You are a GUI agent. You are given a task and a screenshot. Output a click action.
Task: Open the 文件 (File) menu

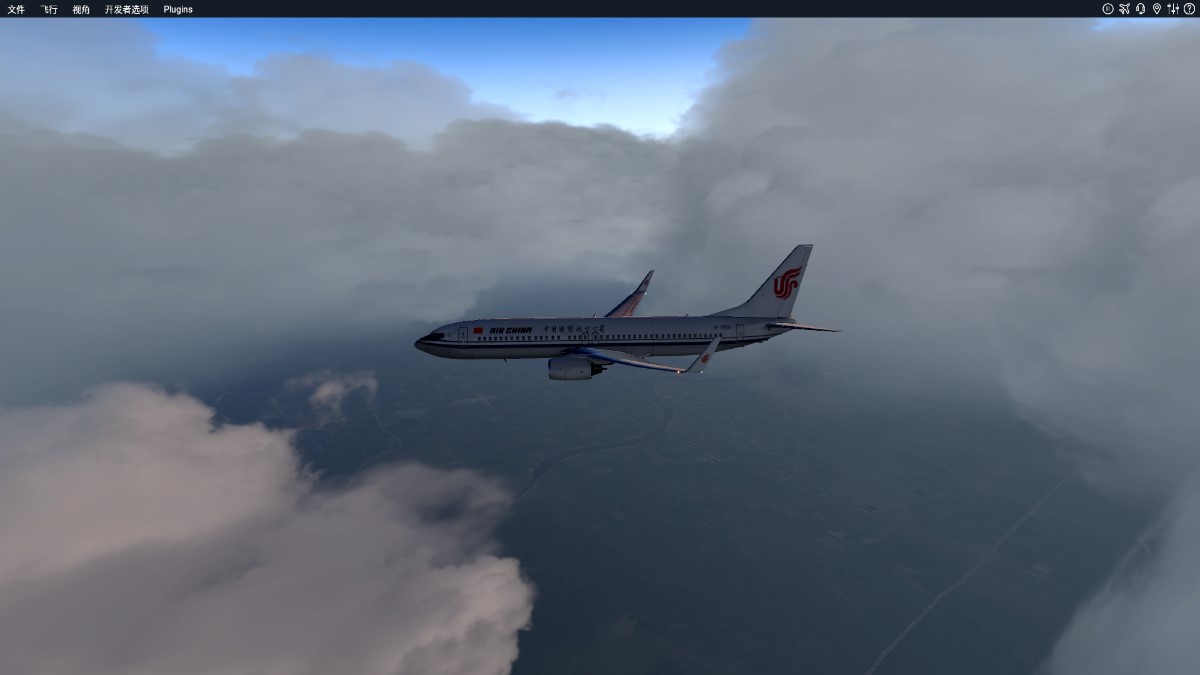point(16,9)
